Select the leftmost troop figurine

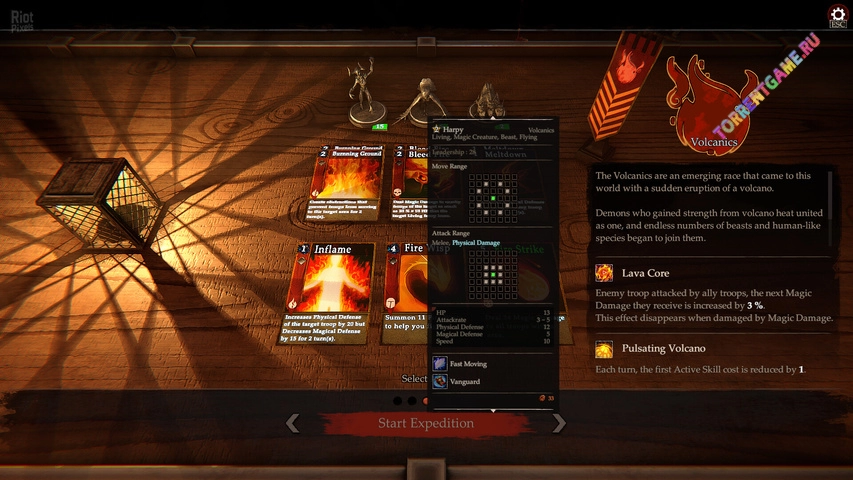(x=360, y=92)
